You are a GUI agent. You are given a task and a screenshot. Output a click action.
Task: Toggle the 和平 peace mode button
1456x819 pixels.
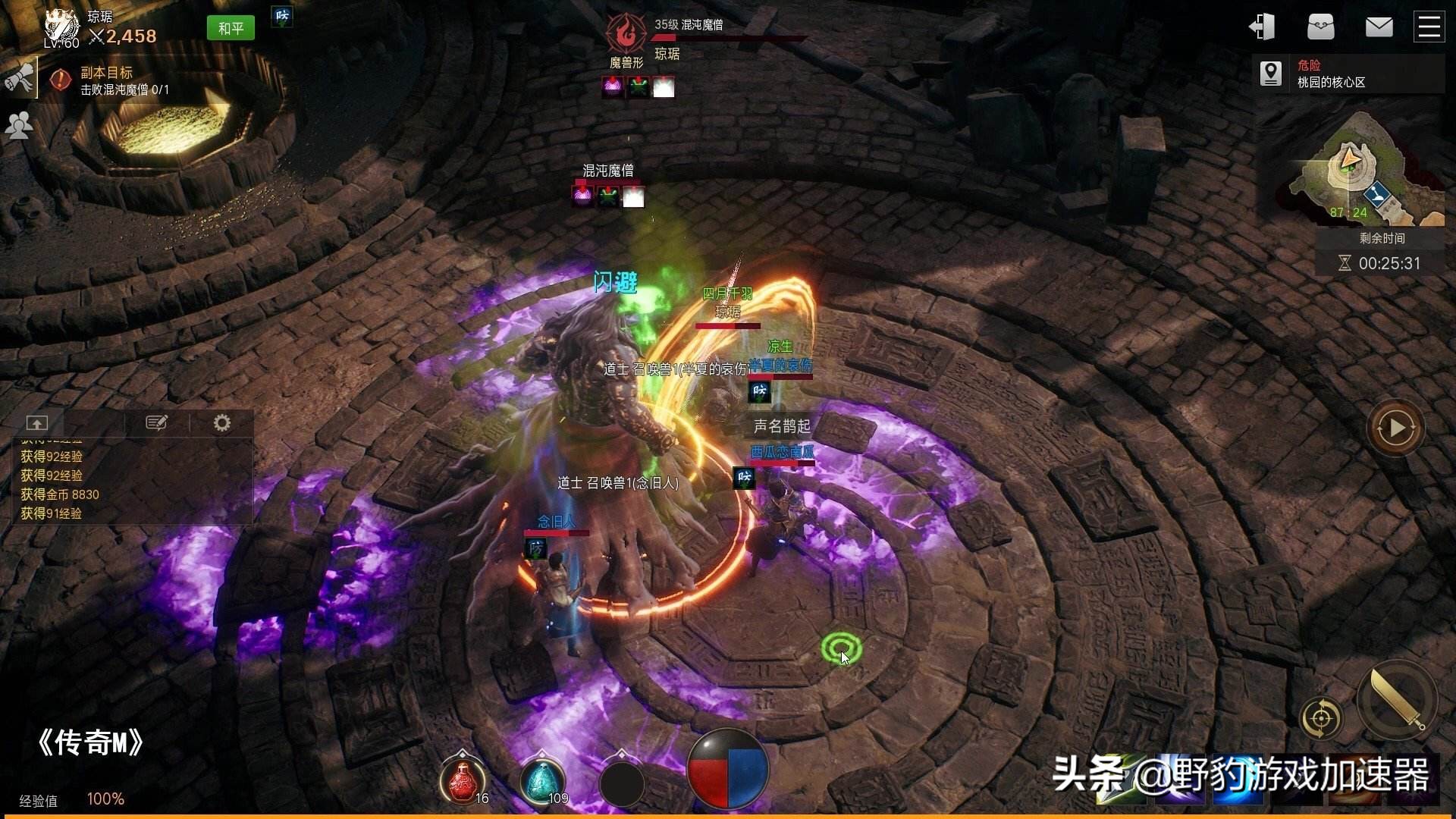tap(231, 29)
